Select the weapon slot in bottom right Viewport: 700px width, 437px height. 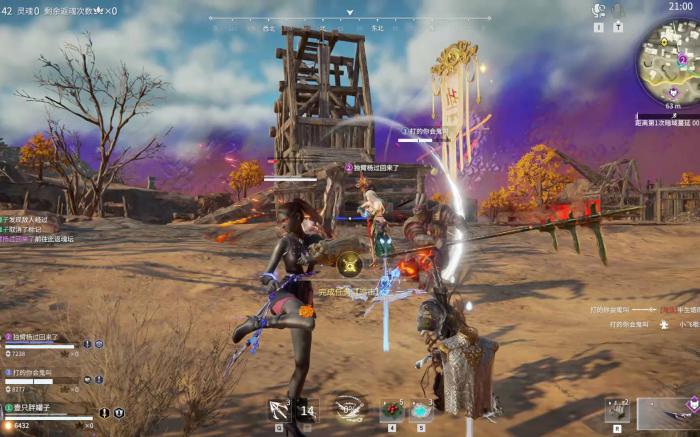pyautogui.click(x=667, y=412)
